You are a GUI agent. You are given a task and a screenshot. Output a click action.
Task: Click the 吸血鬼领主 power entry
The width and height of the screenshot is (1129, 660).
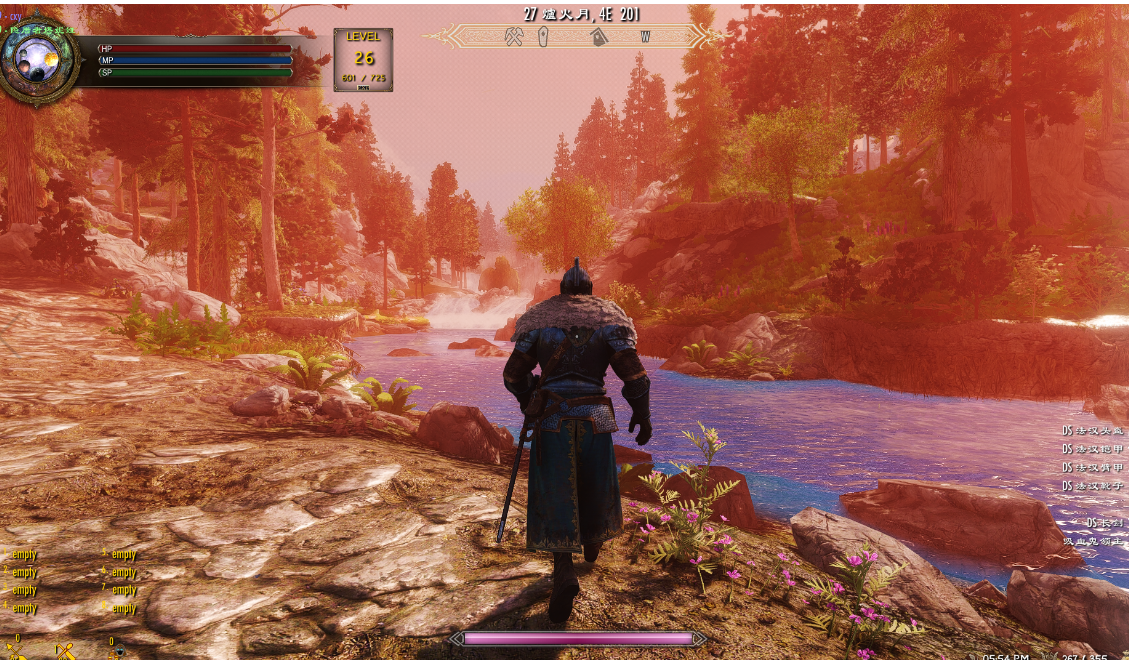tap(1094, 541)
